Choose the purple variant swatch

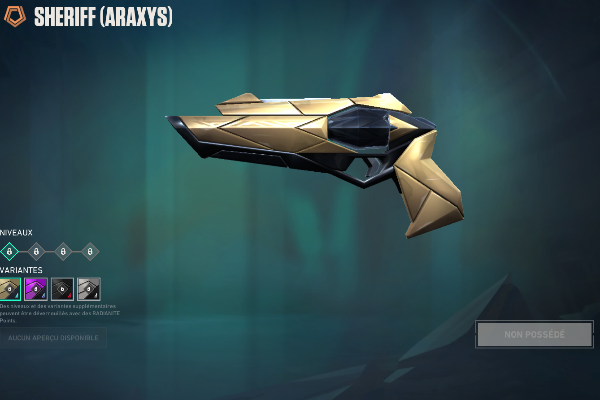point(36,289)
